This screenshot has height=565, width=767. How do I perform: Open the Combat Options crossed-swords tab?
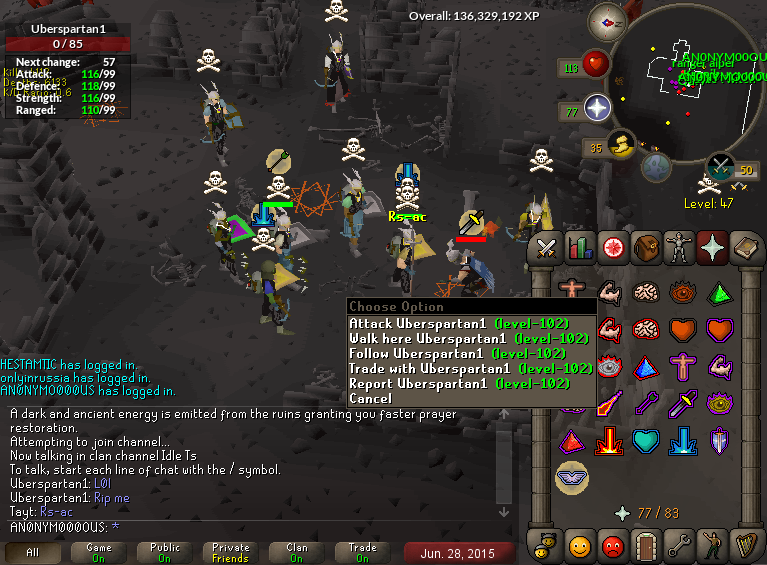tap(546, 247)
